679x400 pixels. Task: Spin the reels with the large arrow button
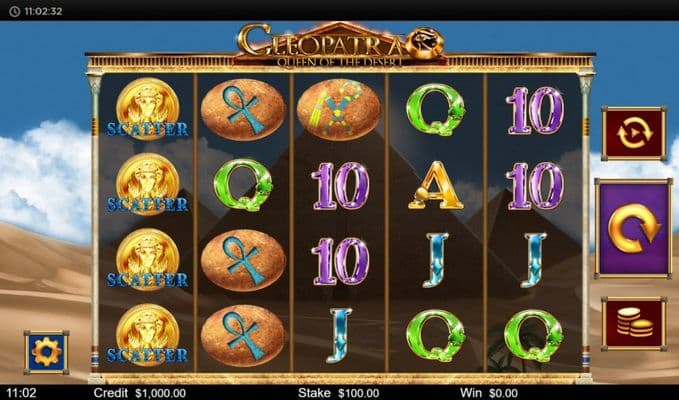pos(632,229)
